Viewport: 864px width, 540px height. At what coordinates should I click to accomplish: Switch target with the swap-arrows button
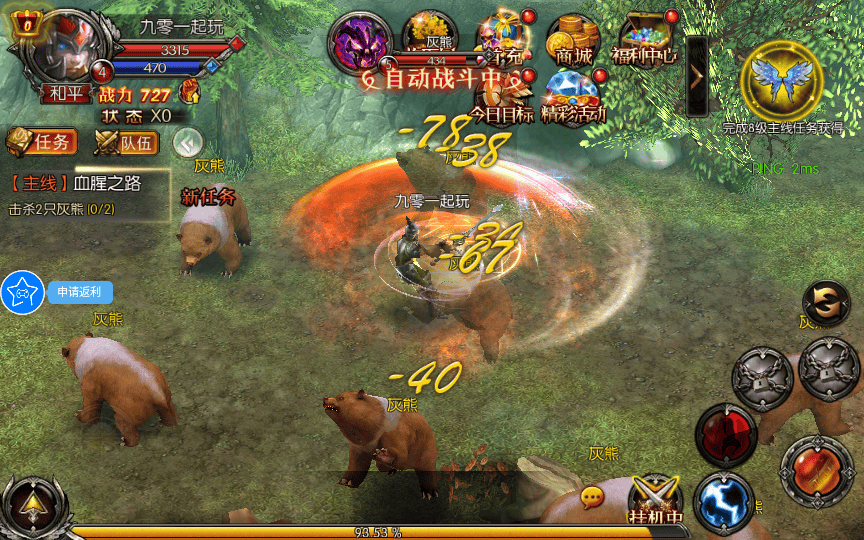point(826,305)
